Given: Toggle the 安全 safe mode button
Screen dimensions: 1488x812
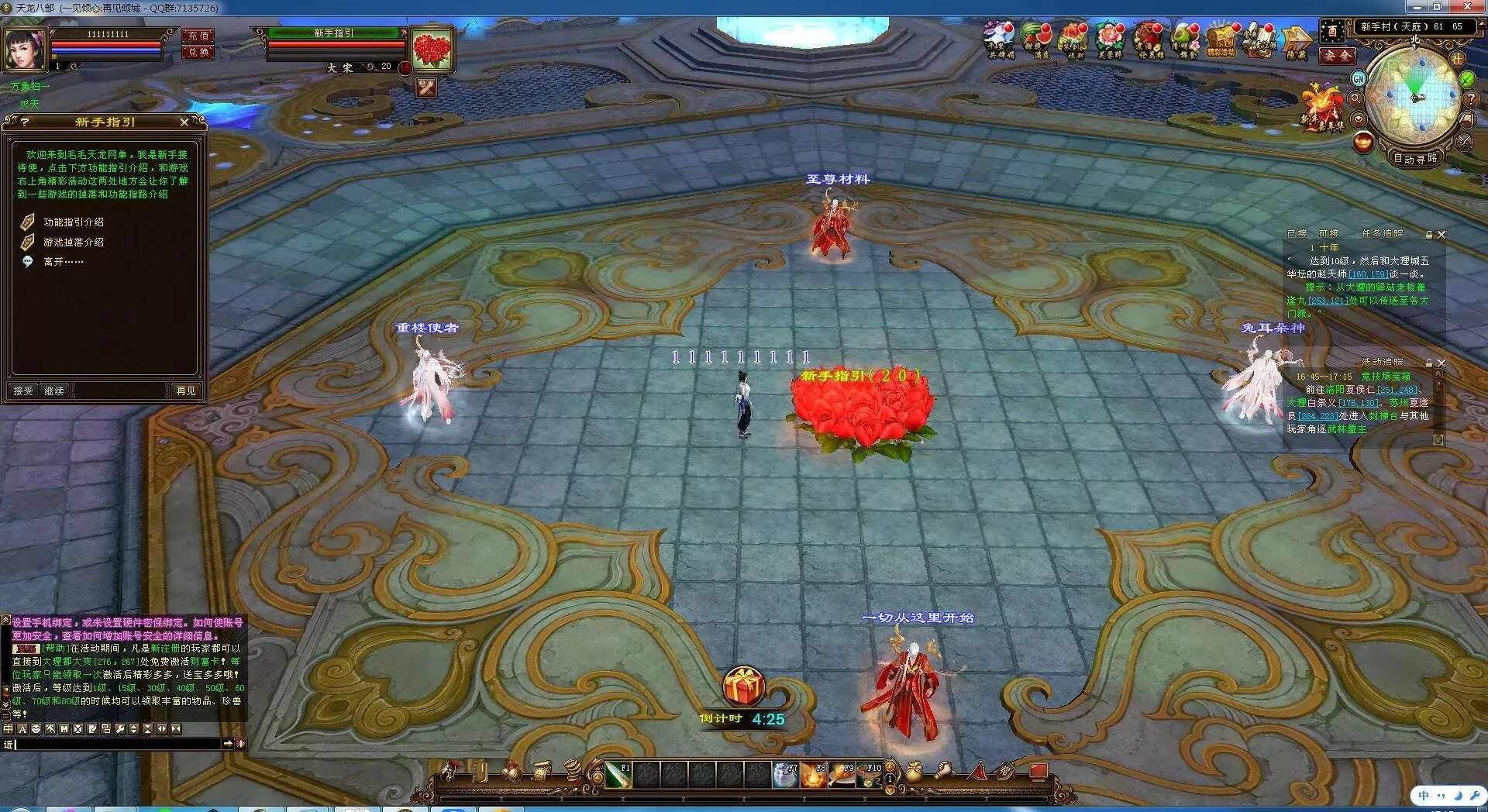Looking at the screenshot, I should click(1337, 56).
